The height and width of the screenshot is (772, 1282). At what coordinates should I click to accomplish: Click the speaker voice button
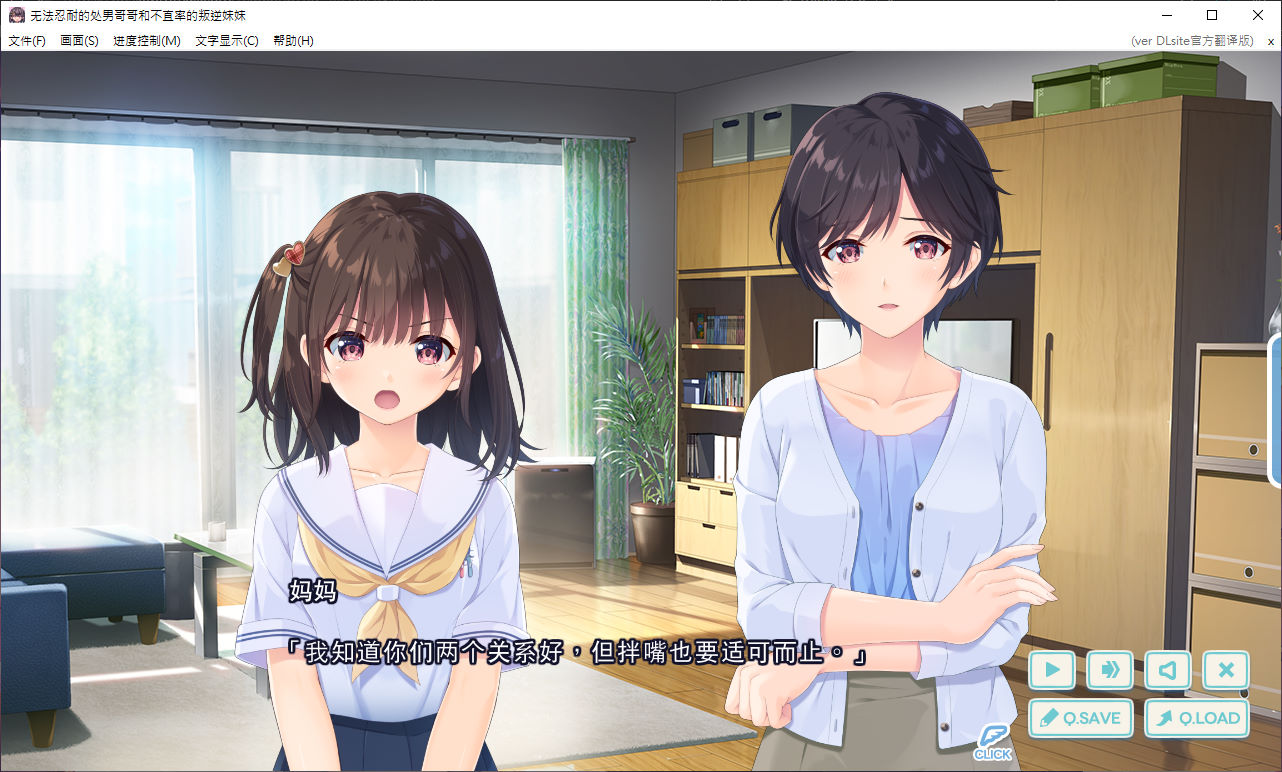1167,670
